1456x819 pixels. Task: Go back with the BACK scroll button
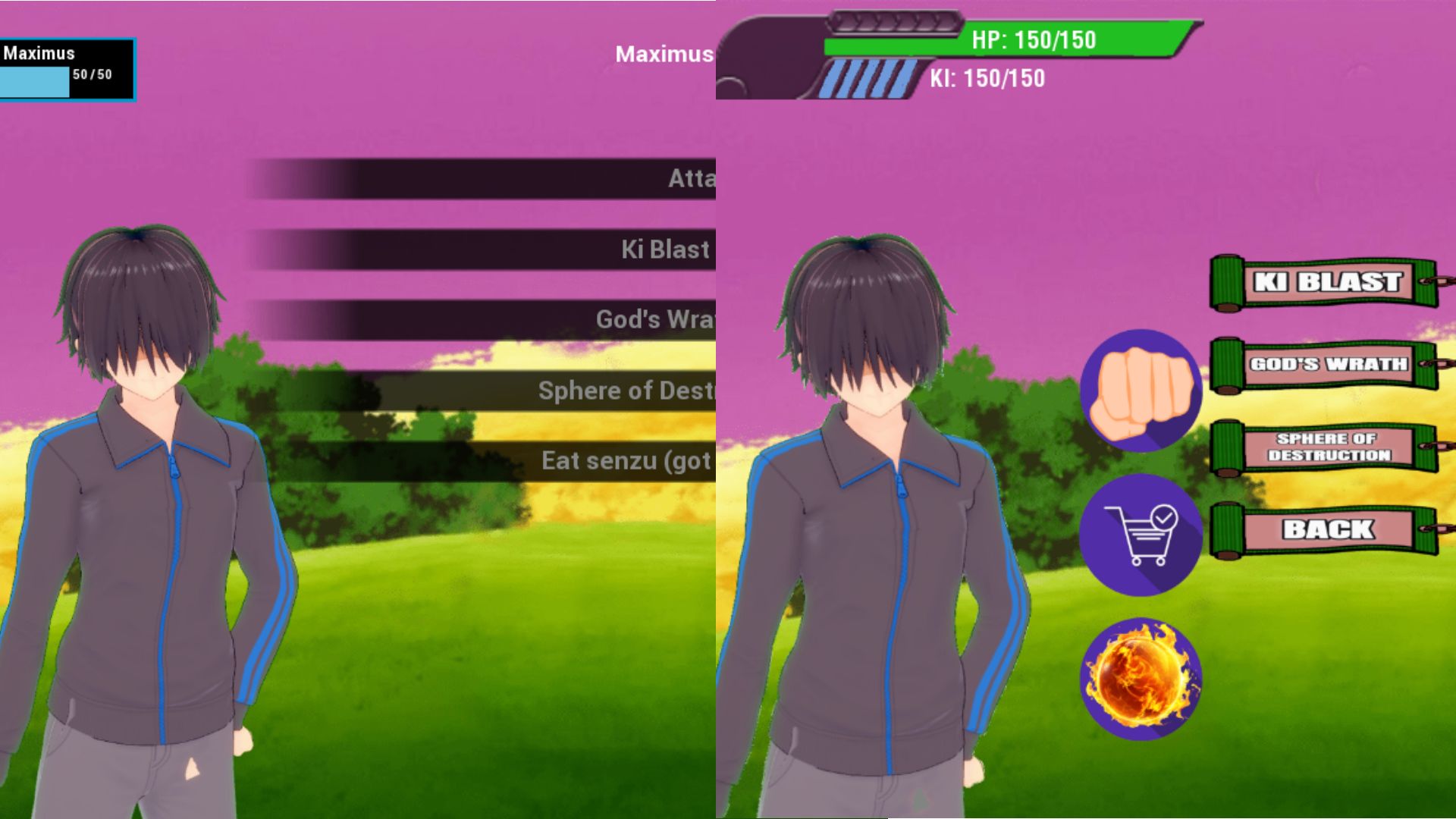[1327, 529]
